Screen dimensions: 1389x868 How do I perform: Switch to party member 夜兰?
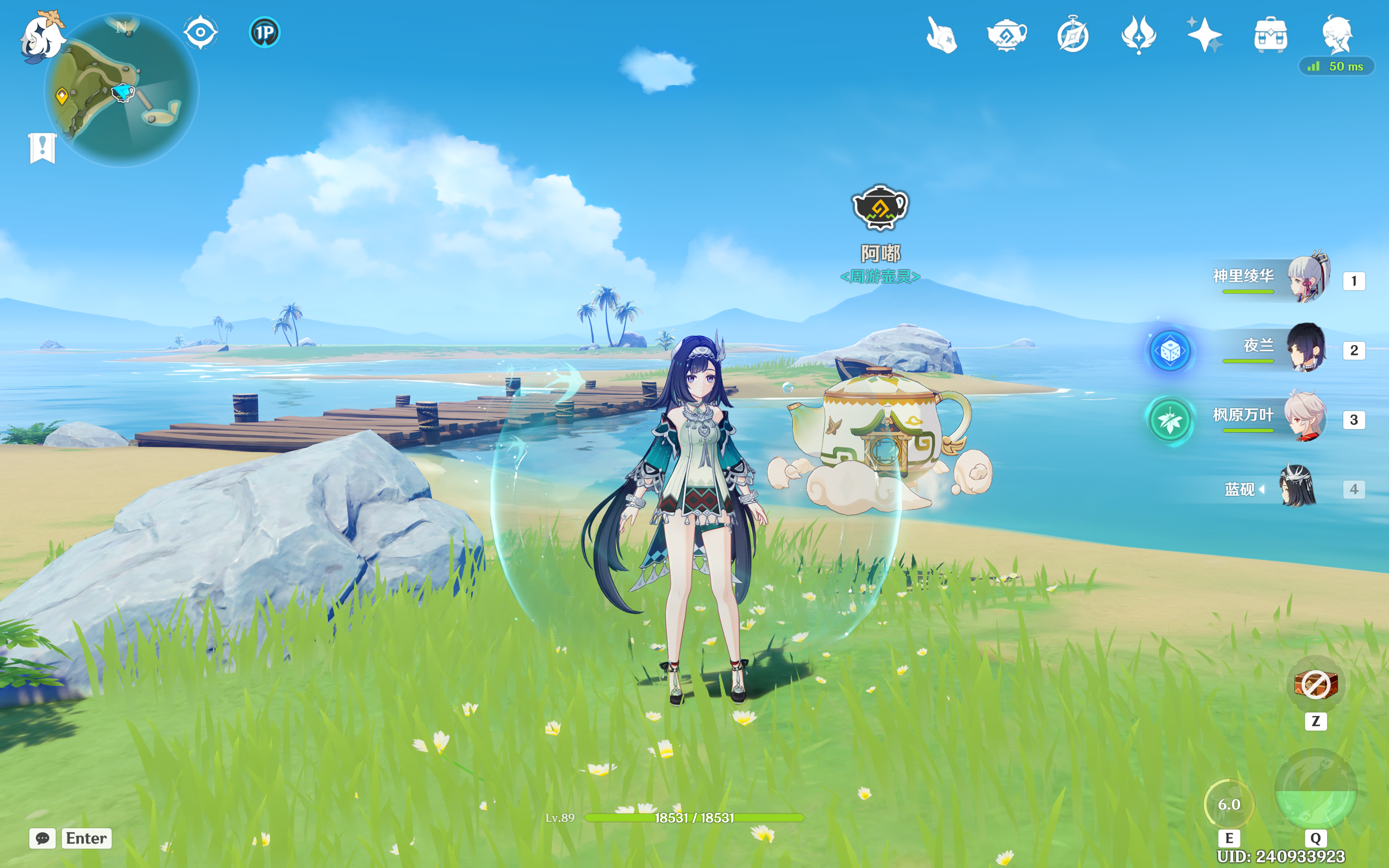[1306, 348]
